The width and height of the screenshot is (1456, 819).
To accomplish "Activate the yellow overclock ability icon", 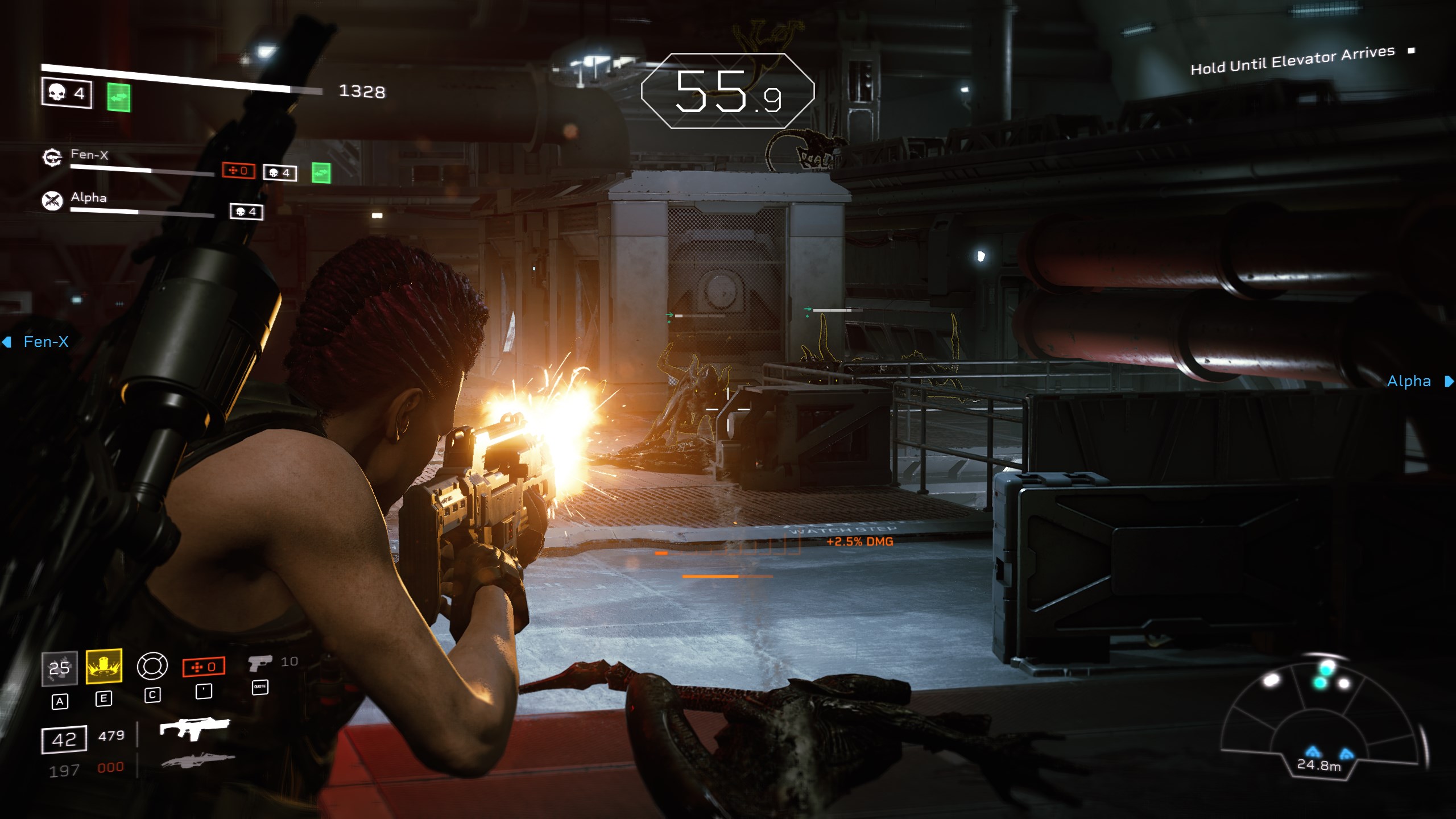I will [x=104, y=666].
